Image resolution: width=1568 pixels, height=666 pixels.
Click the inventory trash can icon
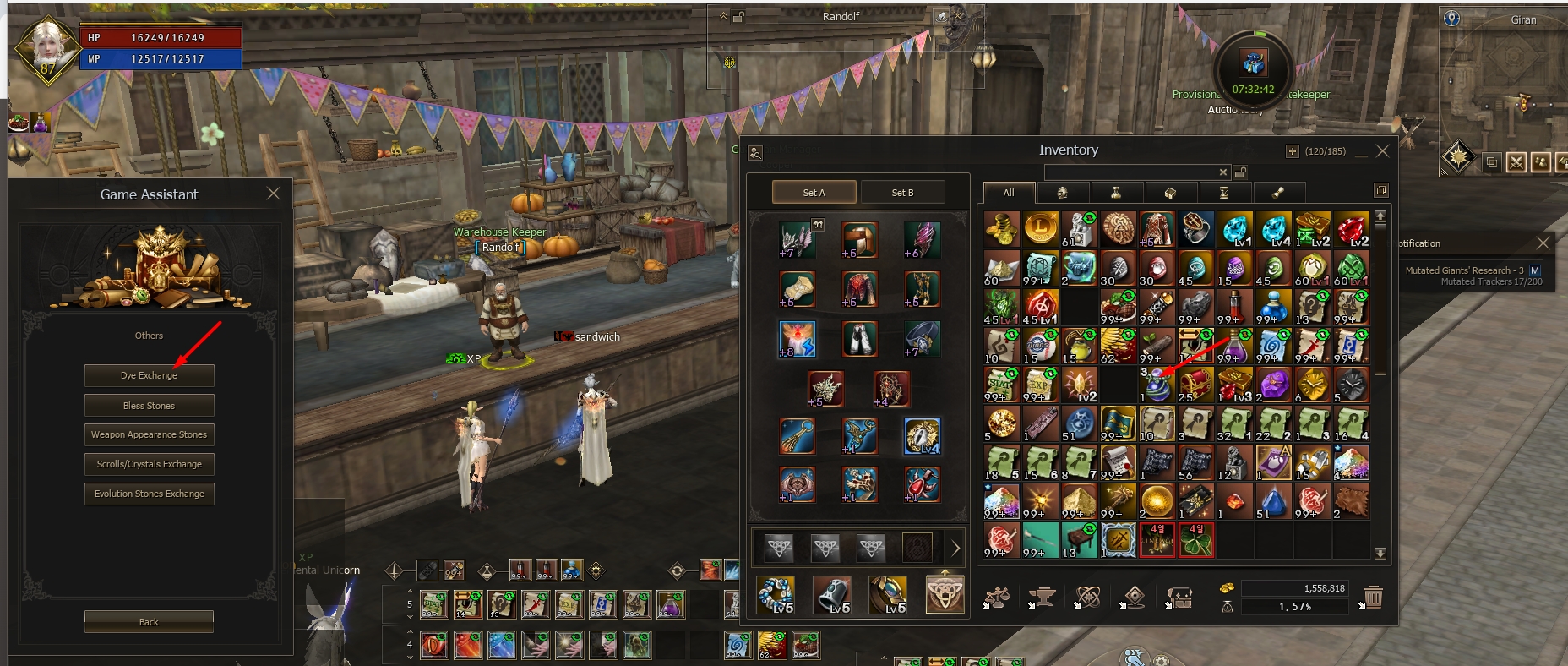click(1373, 598)
